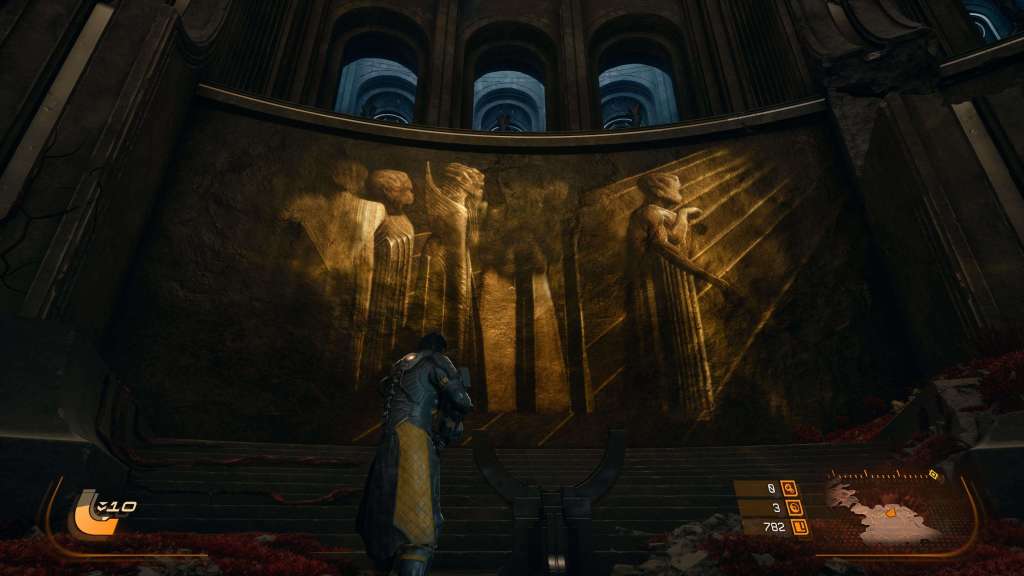Screen dimensions: 1024x576
Task: Select the key resource icon
Action: coord(790,489)
